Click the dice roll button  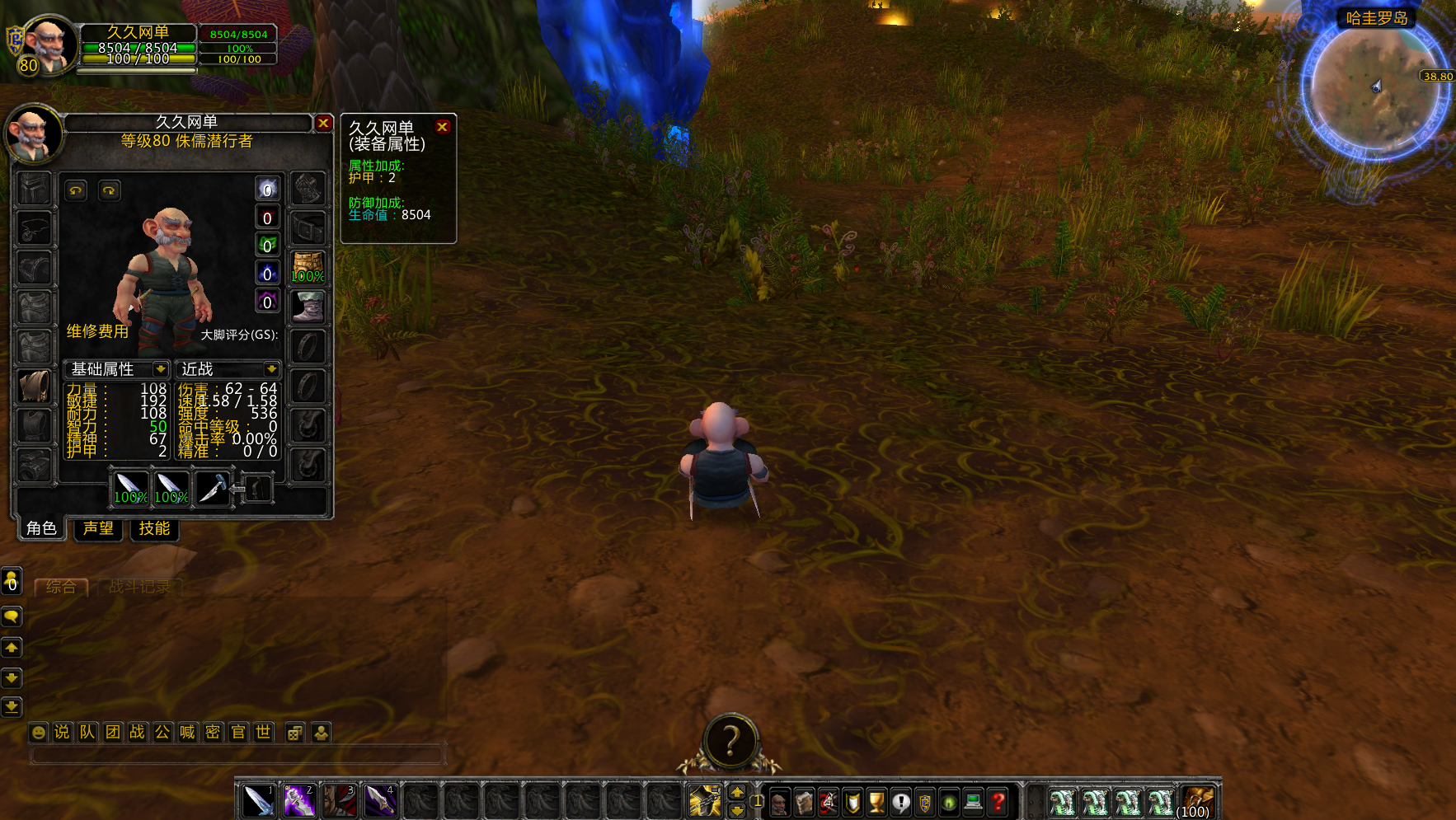tap(294, 732)
